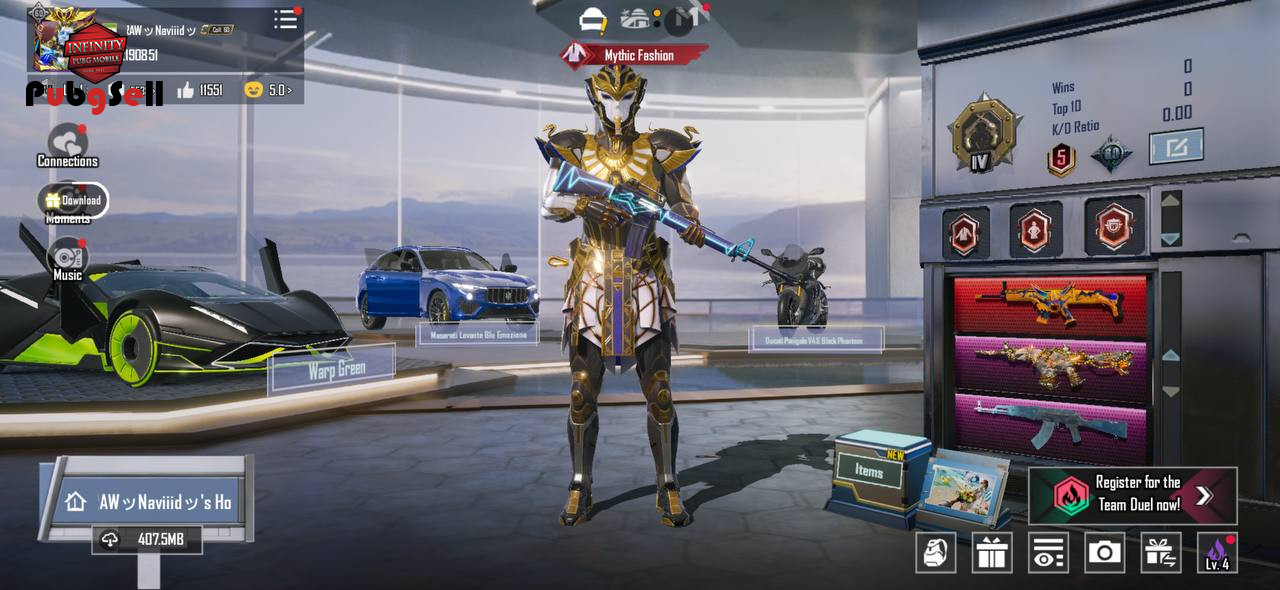This screenshot has width=1280, height=590.
Task: Open the list menu beside player name
Action: click(286, 20)
